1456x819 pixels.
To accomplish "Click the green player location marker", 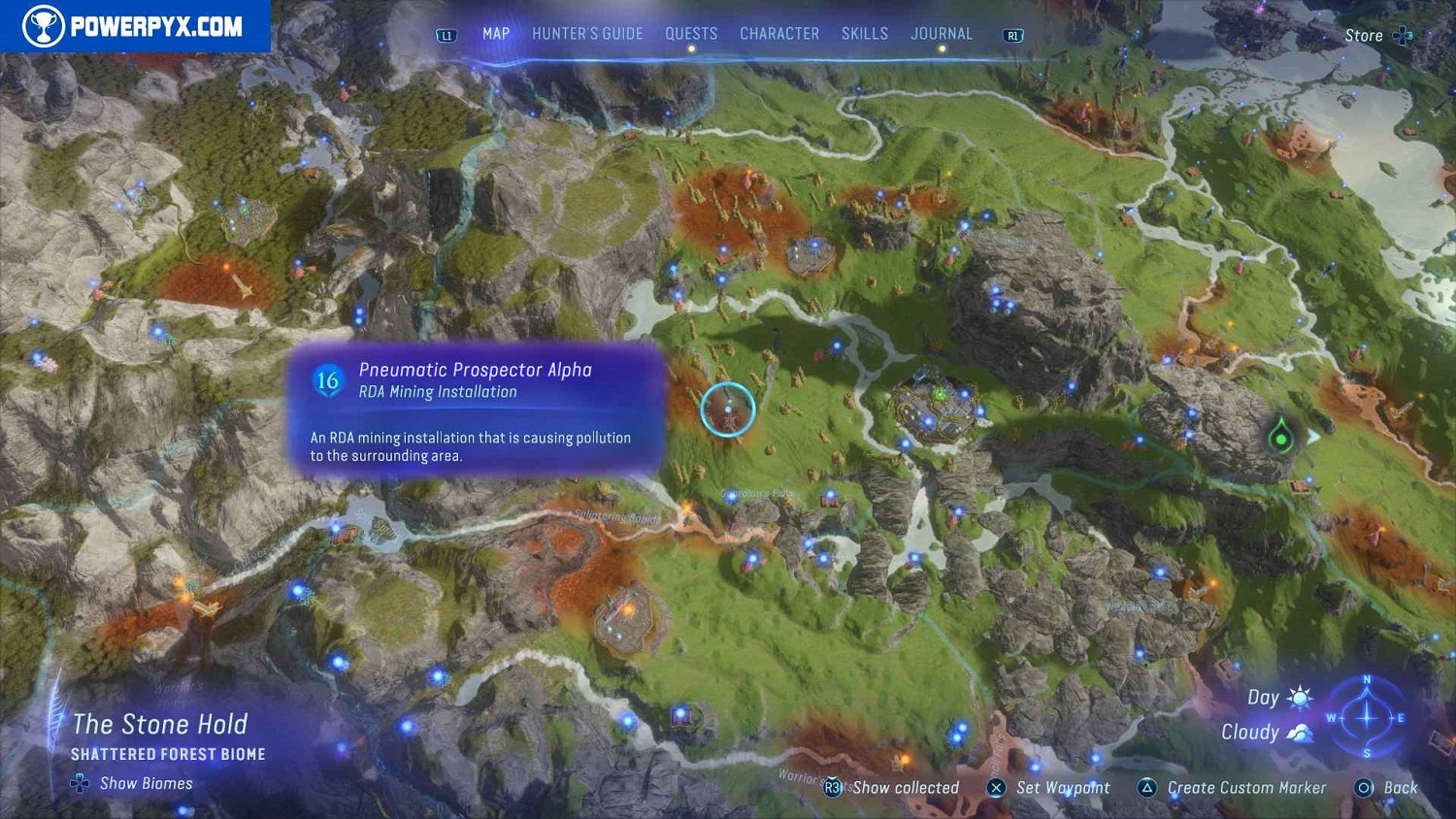I will click(1281, 438).
